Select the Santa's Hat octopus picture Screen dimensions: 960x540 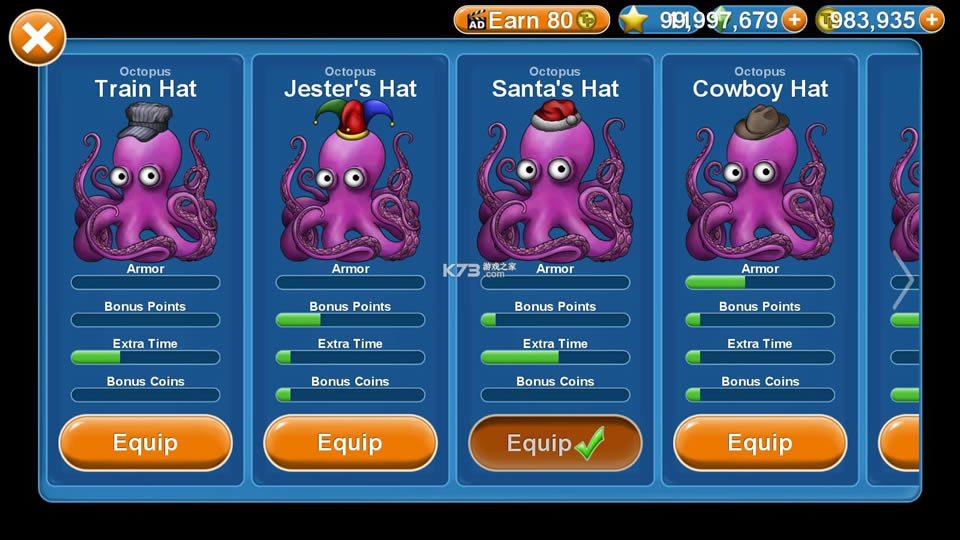tap(555, 185)
